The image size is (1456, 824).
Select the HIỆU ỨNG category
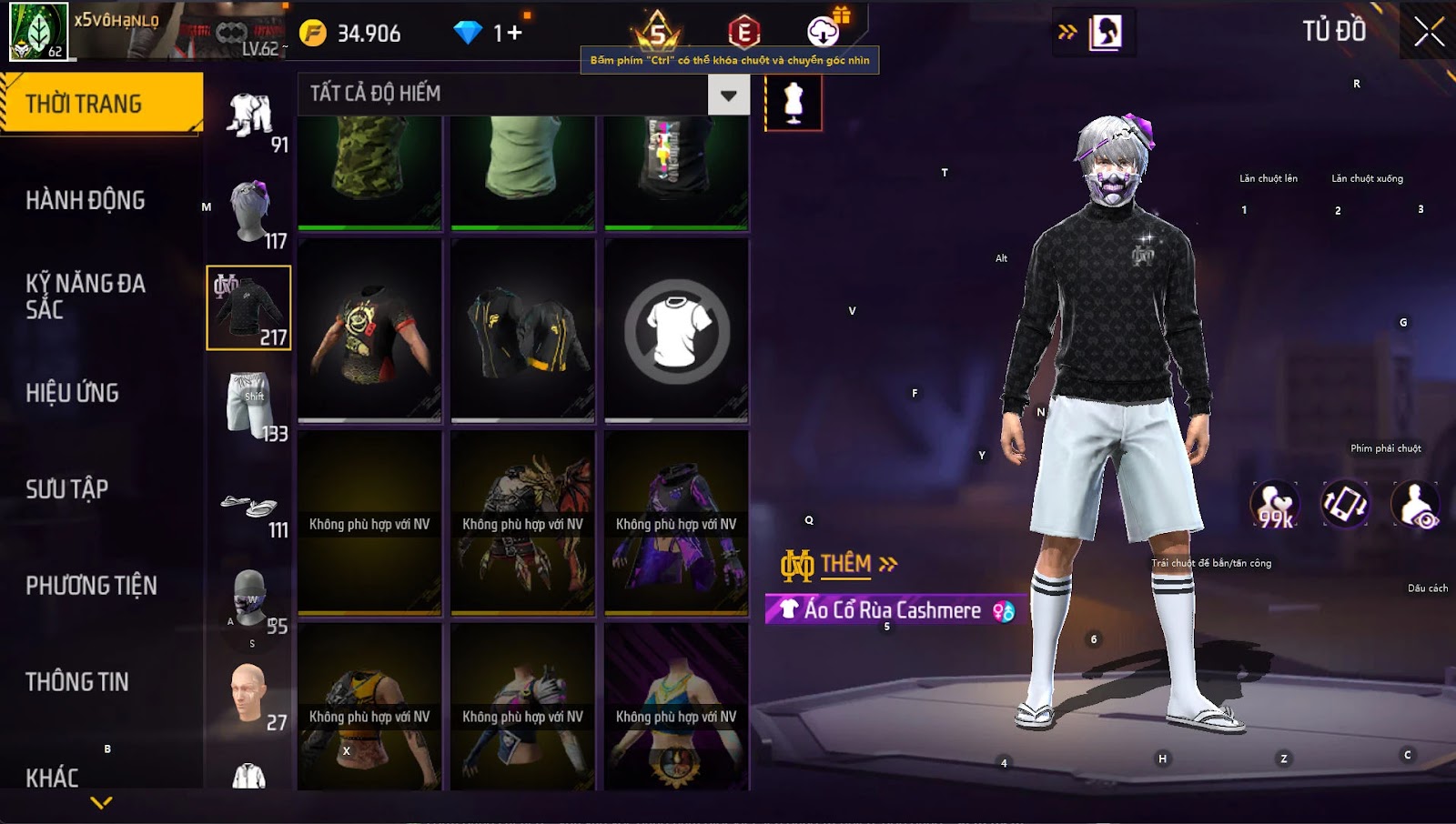pos(73,393)
